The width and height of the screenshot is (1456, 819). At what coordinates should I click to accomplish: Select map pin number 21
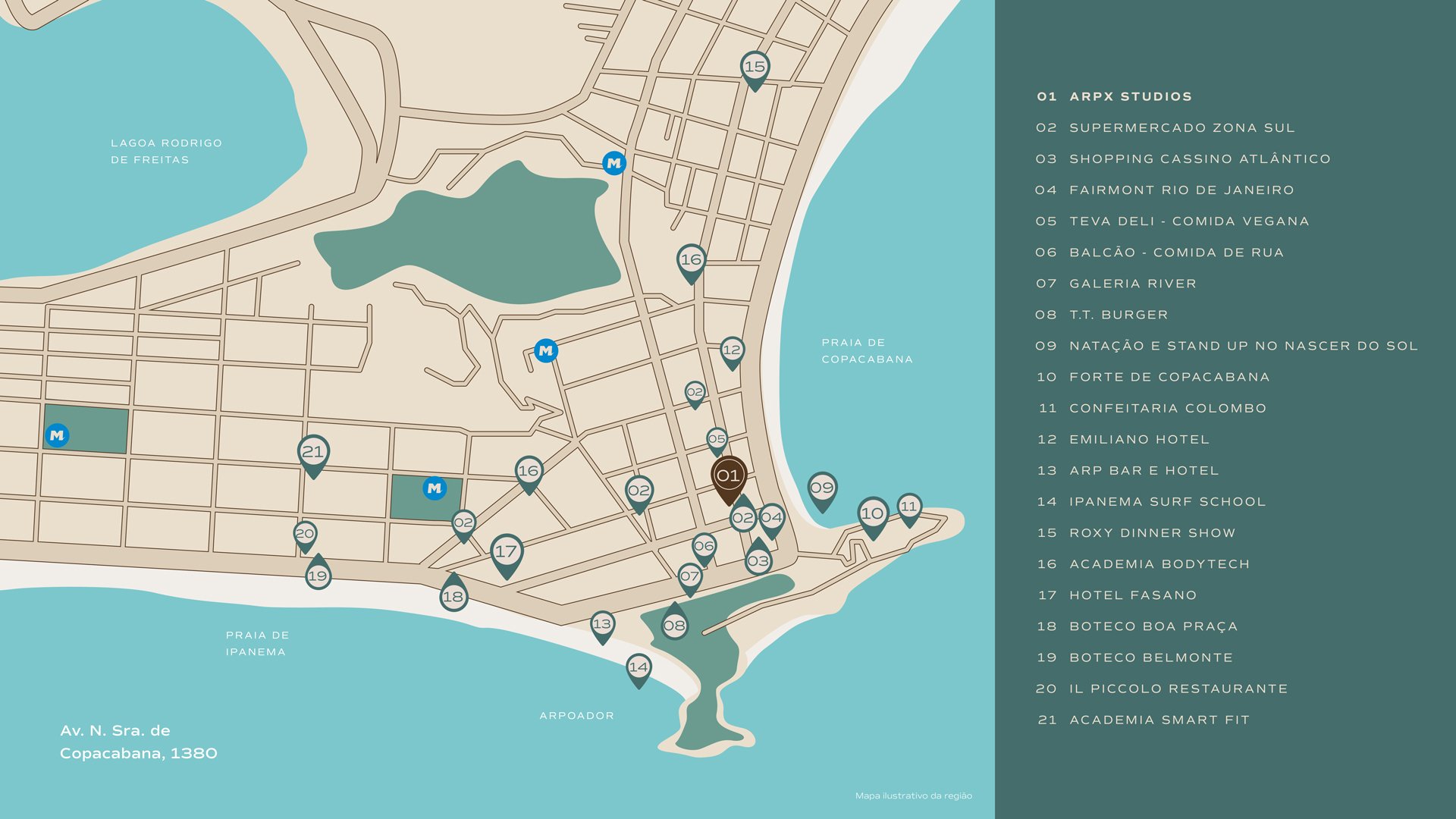click(x=313, y=453)
